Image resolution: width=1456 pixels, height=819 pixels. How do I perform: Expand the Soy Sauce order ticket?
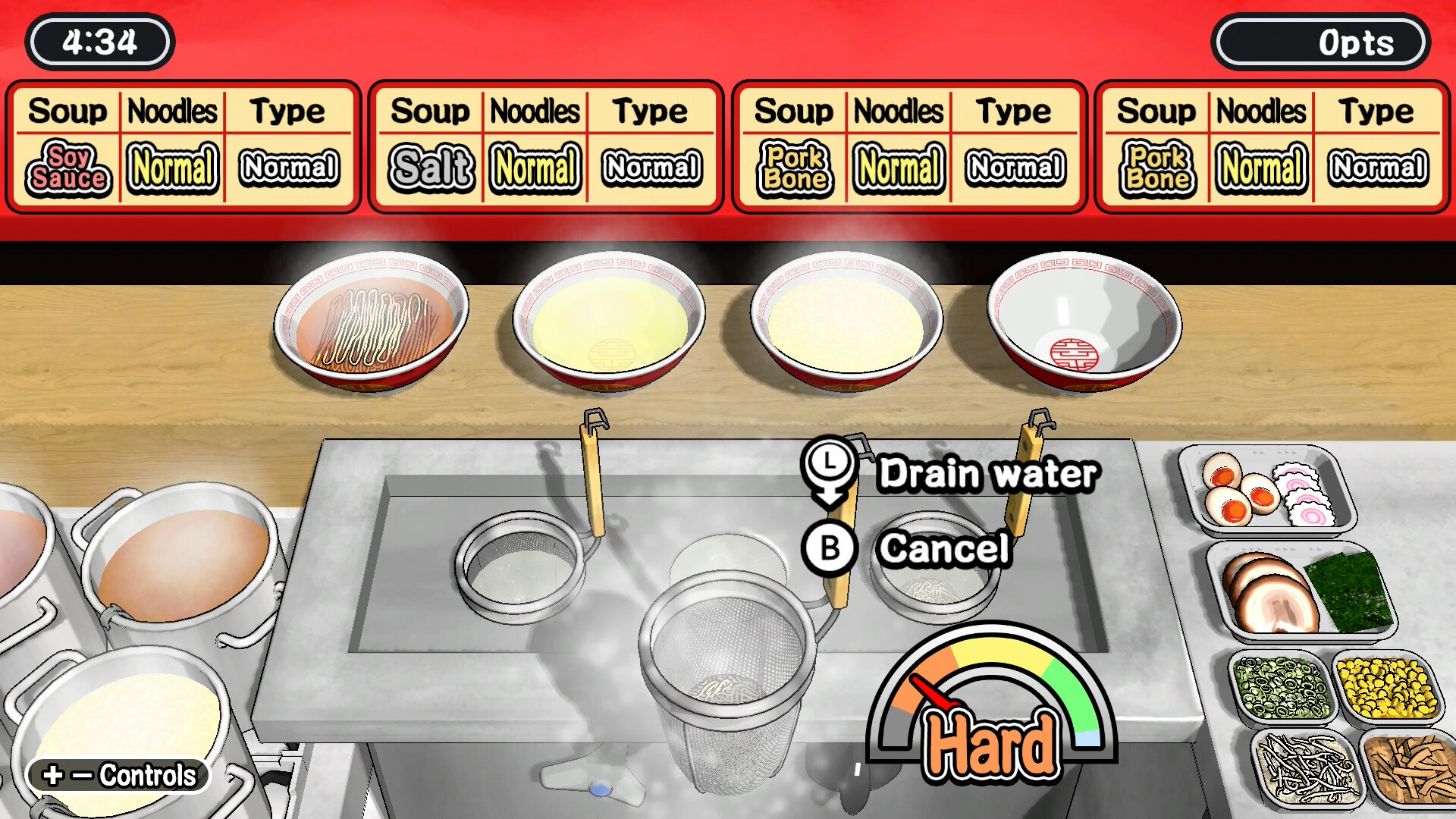pyautogui.click(x=182, y=144)
